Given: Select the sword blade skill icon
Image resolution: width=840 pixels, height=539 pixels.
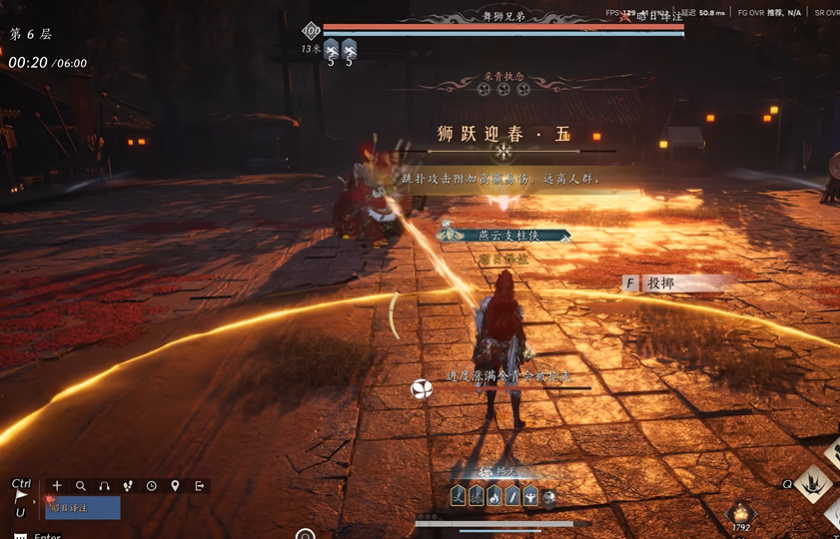Looking at the screenshot, I should 512,496.
